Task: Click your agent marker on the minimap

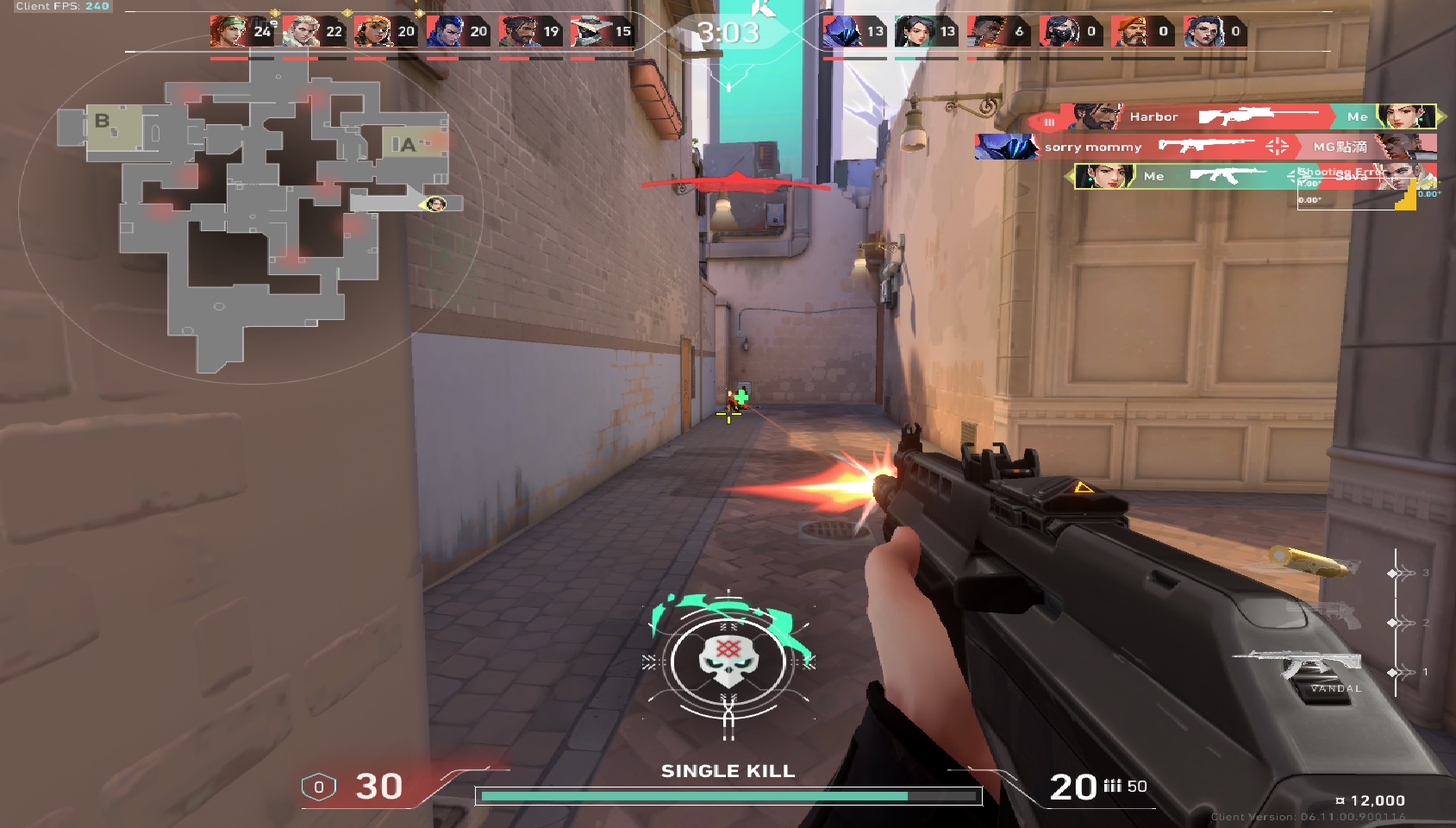Action: (x=436, y=204)
